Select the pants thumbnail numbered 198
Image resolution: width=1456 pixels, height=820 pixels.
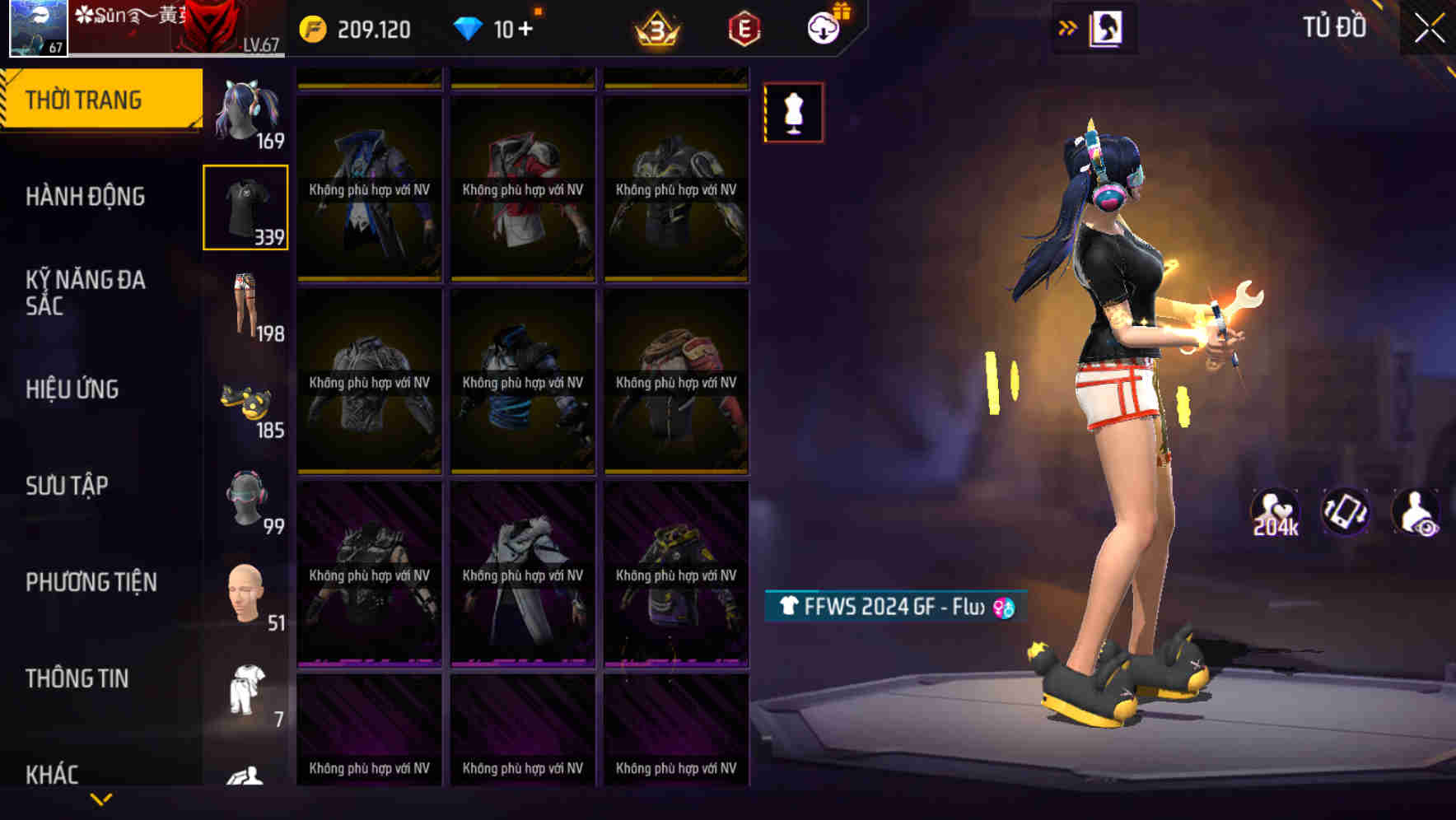click(246, 305)
